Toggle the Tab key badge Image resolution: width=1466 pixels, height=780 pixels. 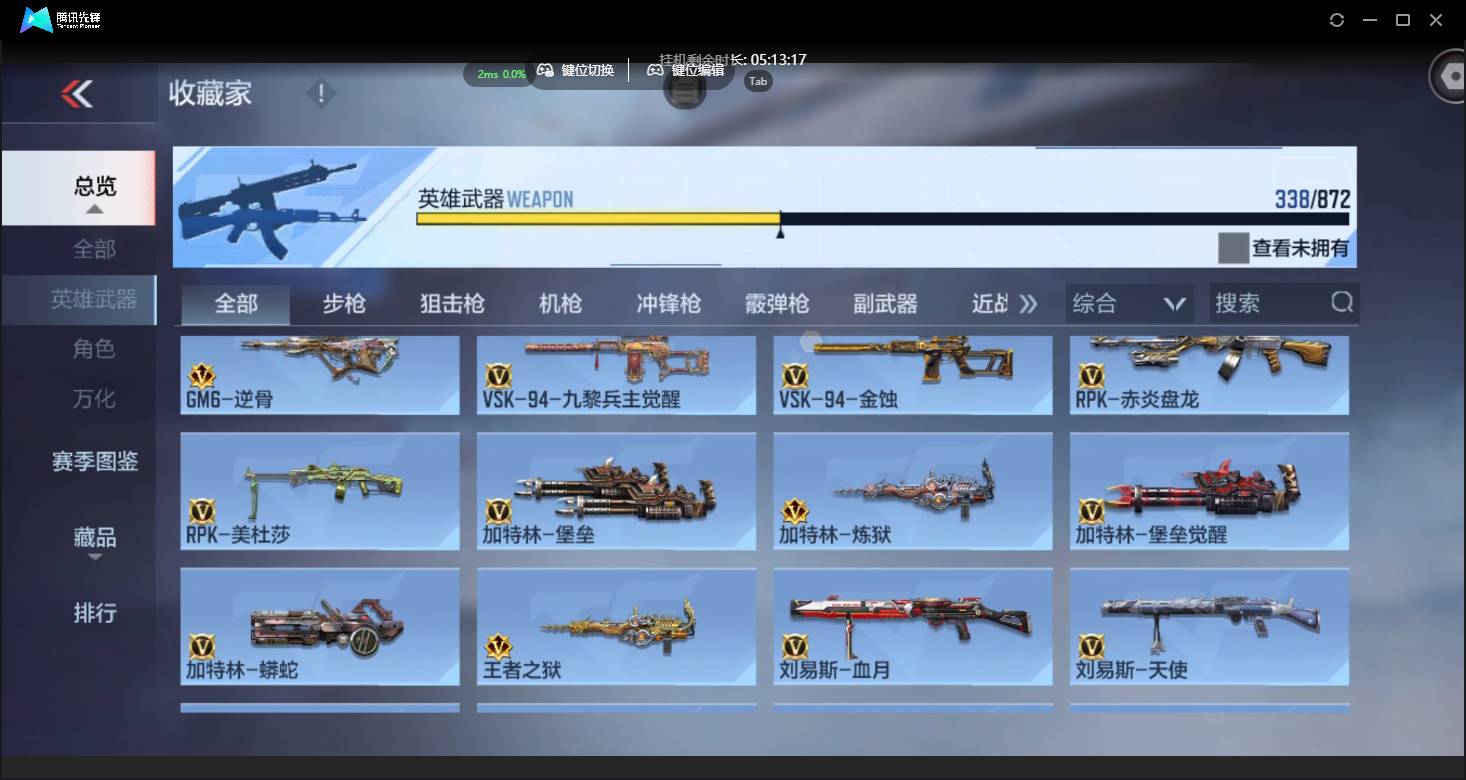point(757,81)
